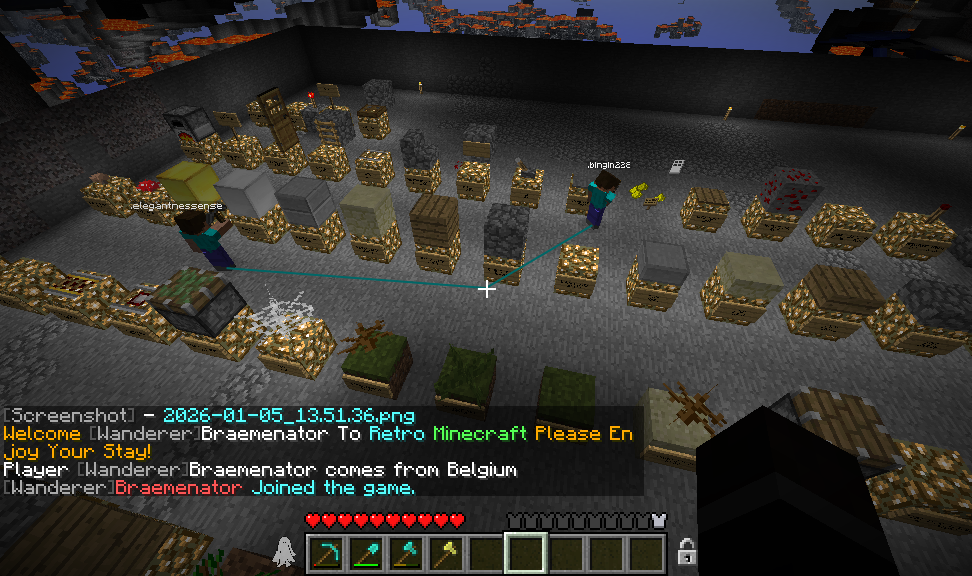Image resolution: width=972 pixels, height=576 pixels.
Task: Open the screenshot file link in chat
Action: [x=288, y=415]
